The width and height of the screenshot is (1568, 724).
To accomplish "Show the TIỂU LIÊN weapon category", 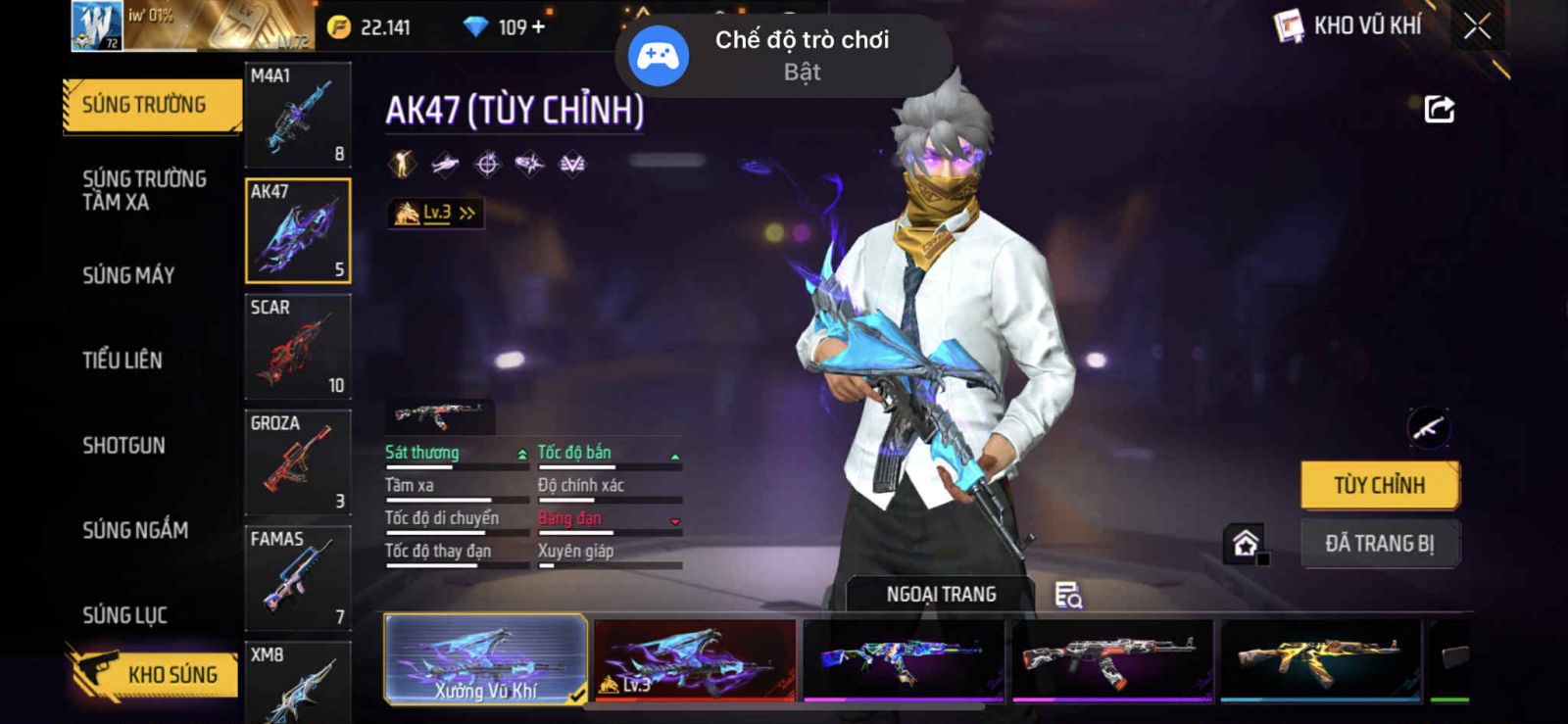I will point(122,361).
